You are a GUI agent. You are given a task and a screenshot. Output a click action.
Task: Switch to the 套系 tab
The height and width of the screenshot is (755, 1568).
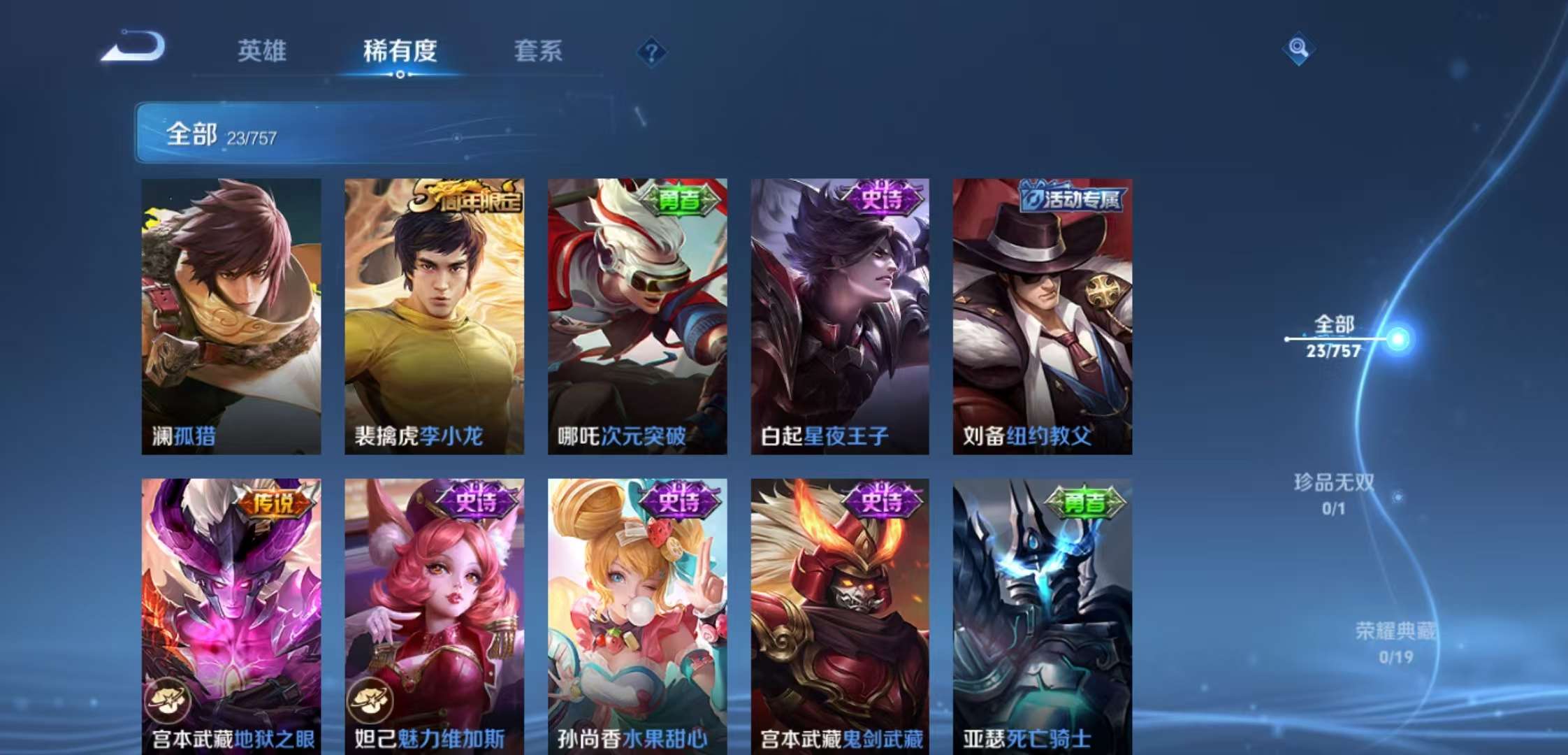(539, 51)
